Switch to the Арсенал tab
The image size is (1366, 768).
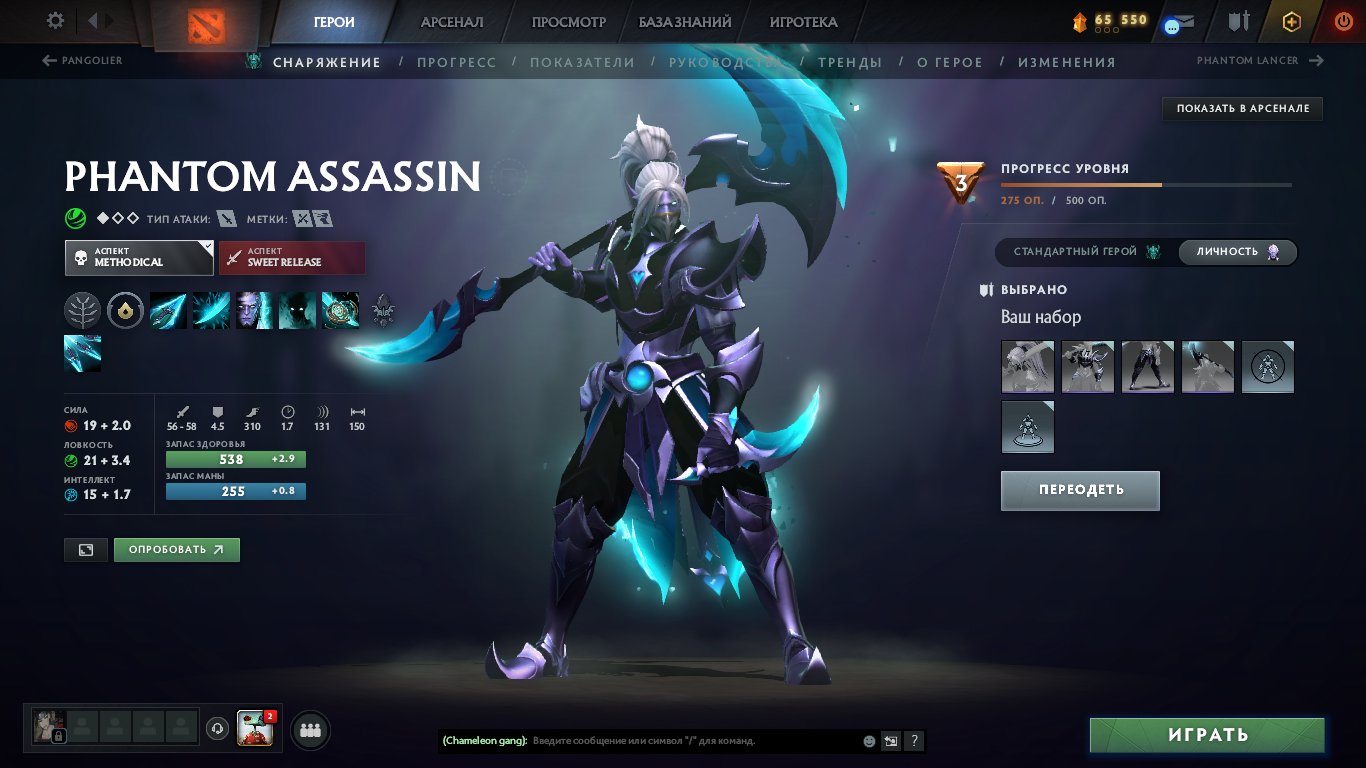point(452,22)
